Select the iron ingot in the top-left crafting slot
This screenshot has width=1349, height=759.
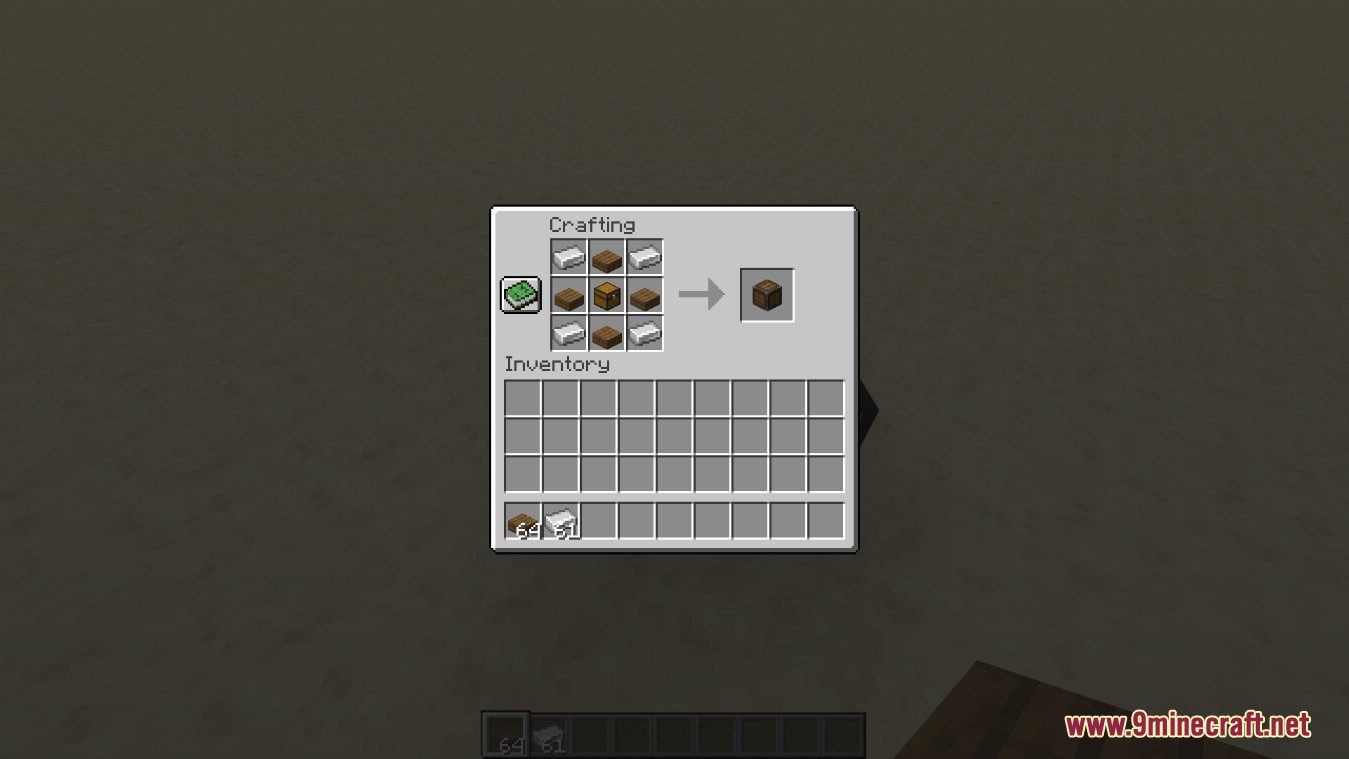click(x=566, y=256)
